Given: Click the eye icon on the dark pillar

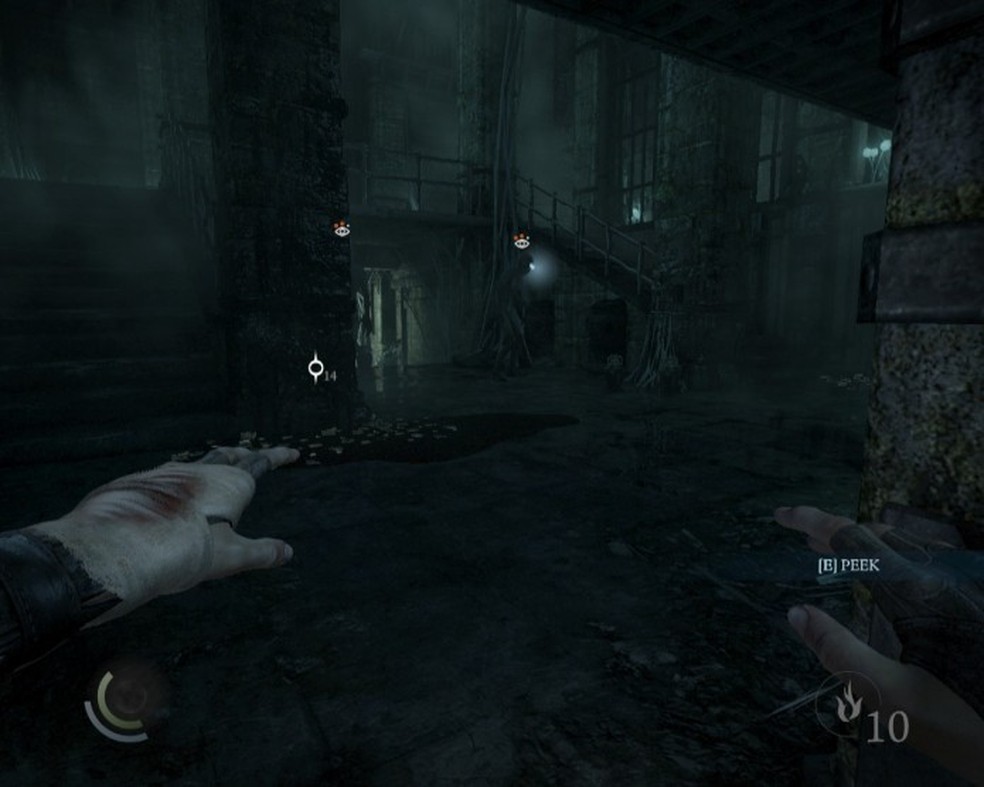Looking at the screenshot, I should pyautogui.click(x=342, y=229).
